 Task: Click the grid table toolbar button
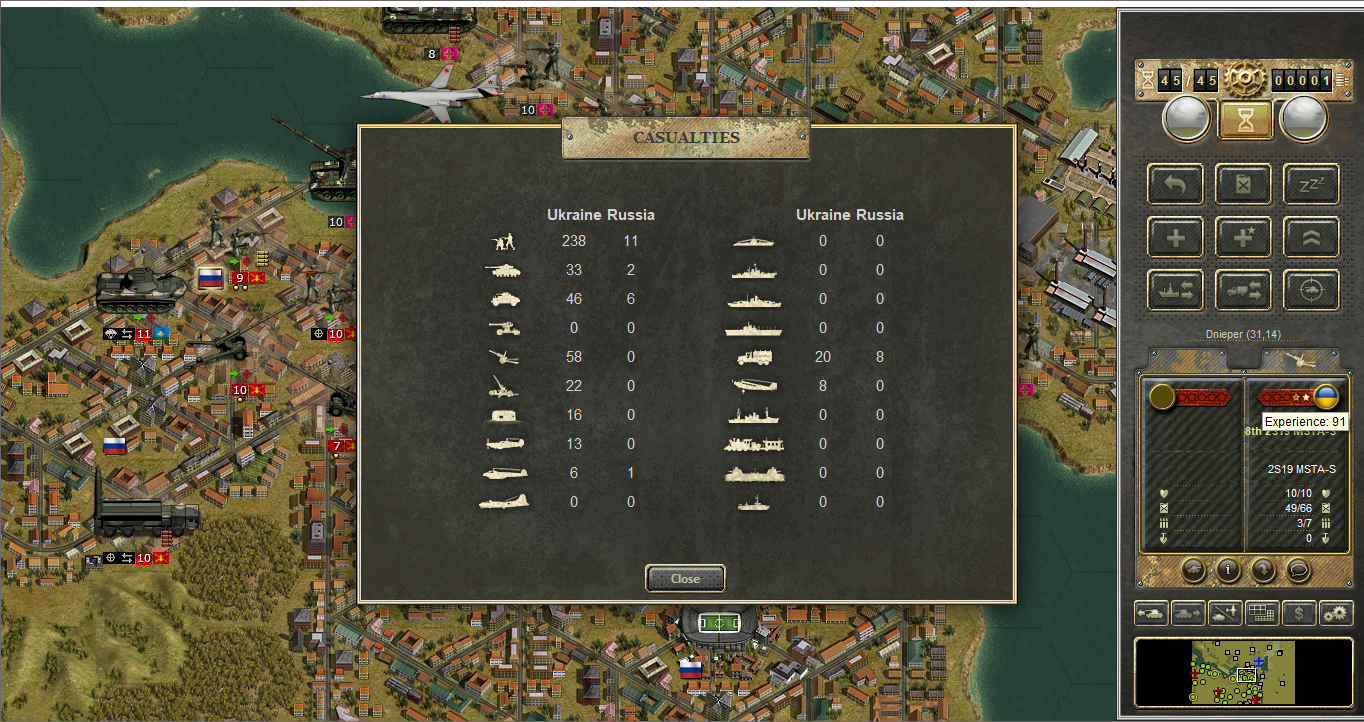click(1262, 612)
